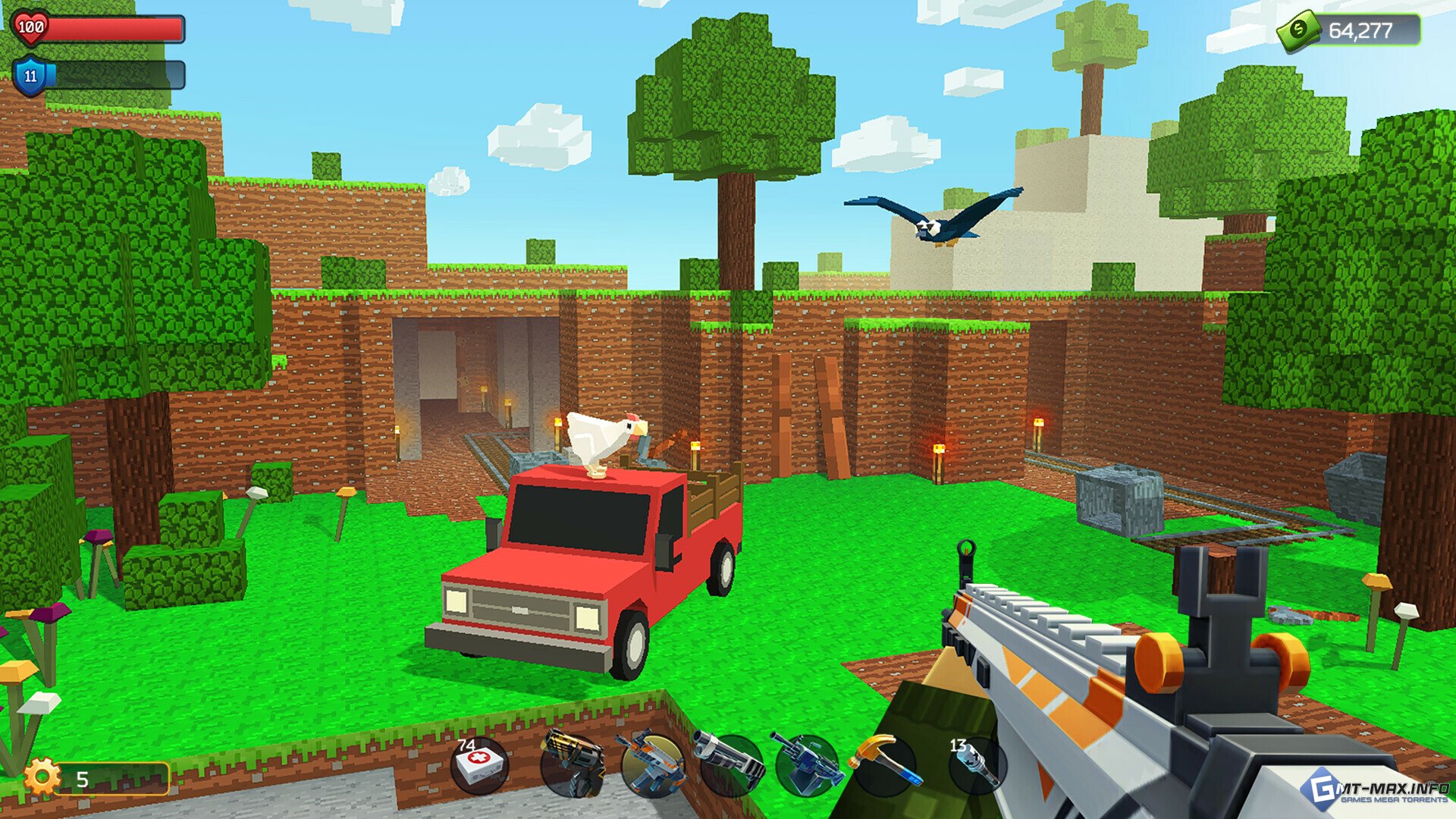1456x819 pixels.
Task: Switch to the shotgun in the hotbar
Action: 730,764
